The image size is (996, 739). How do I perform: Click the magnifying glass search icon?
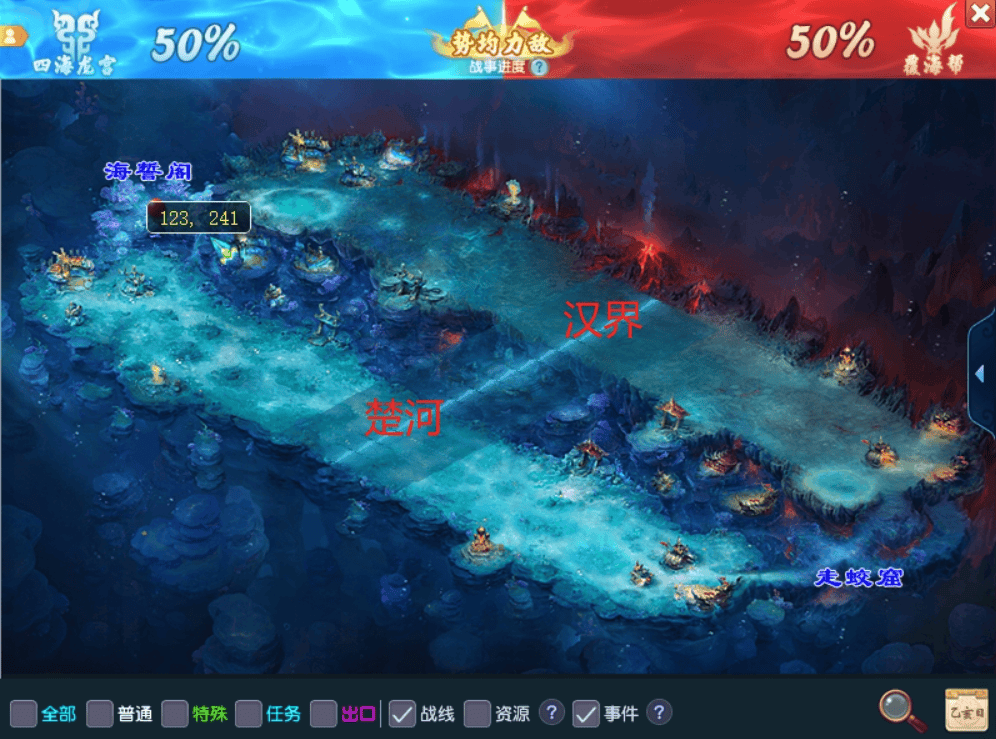[x=901, y=710]
